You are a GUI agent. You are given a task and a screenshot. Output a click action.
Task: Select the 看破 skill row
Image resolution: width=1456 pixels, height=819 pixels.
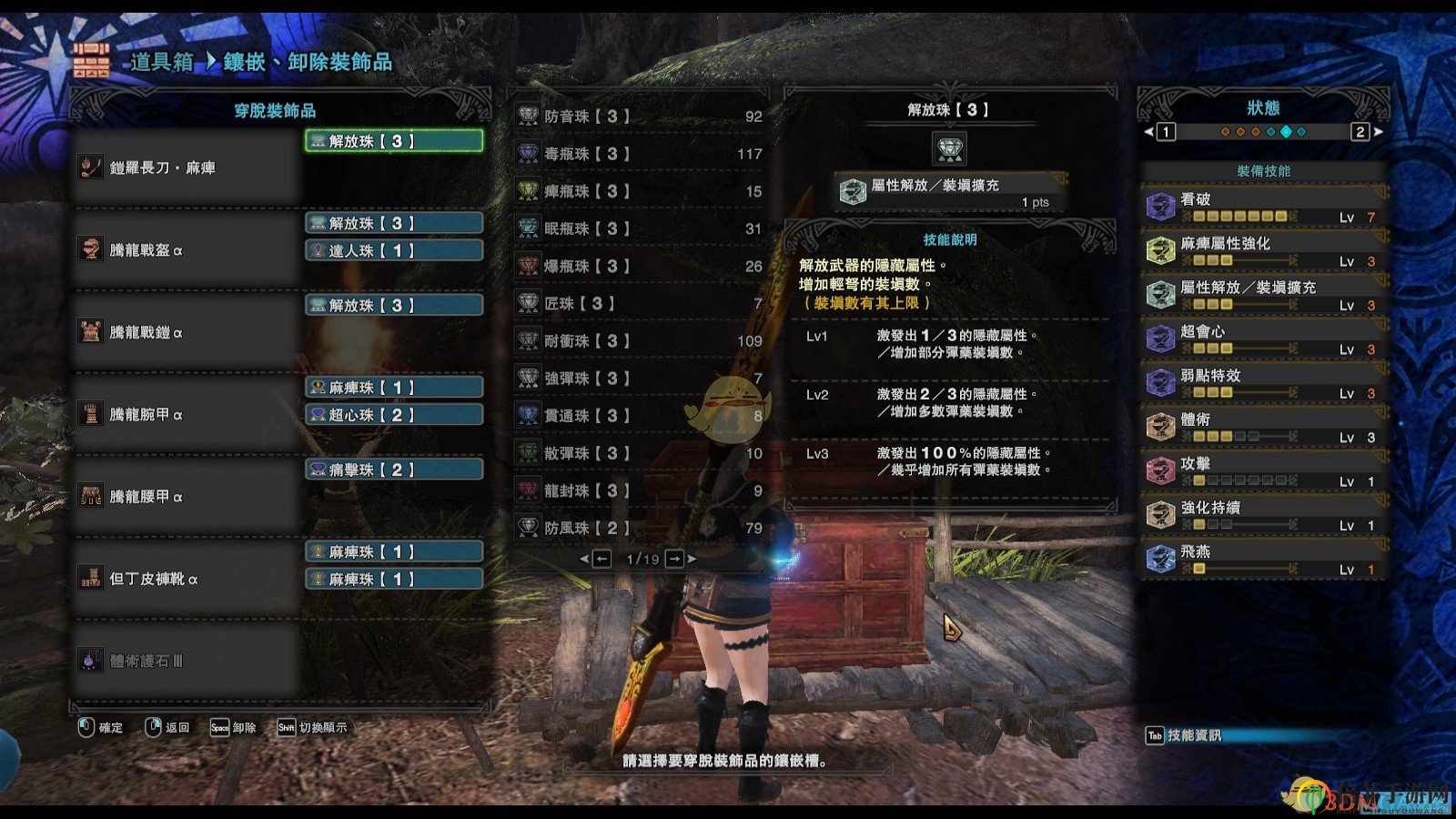click(x=1263, y=207)
